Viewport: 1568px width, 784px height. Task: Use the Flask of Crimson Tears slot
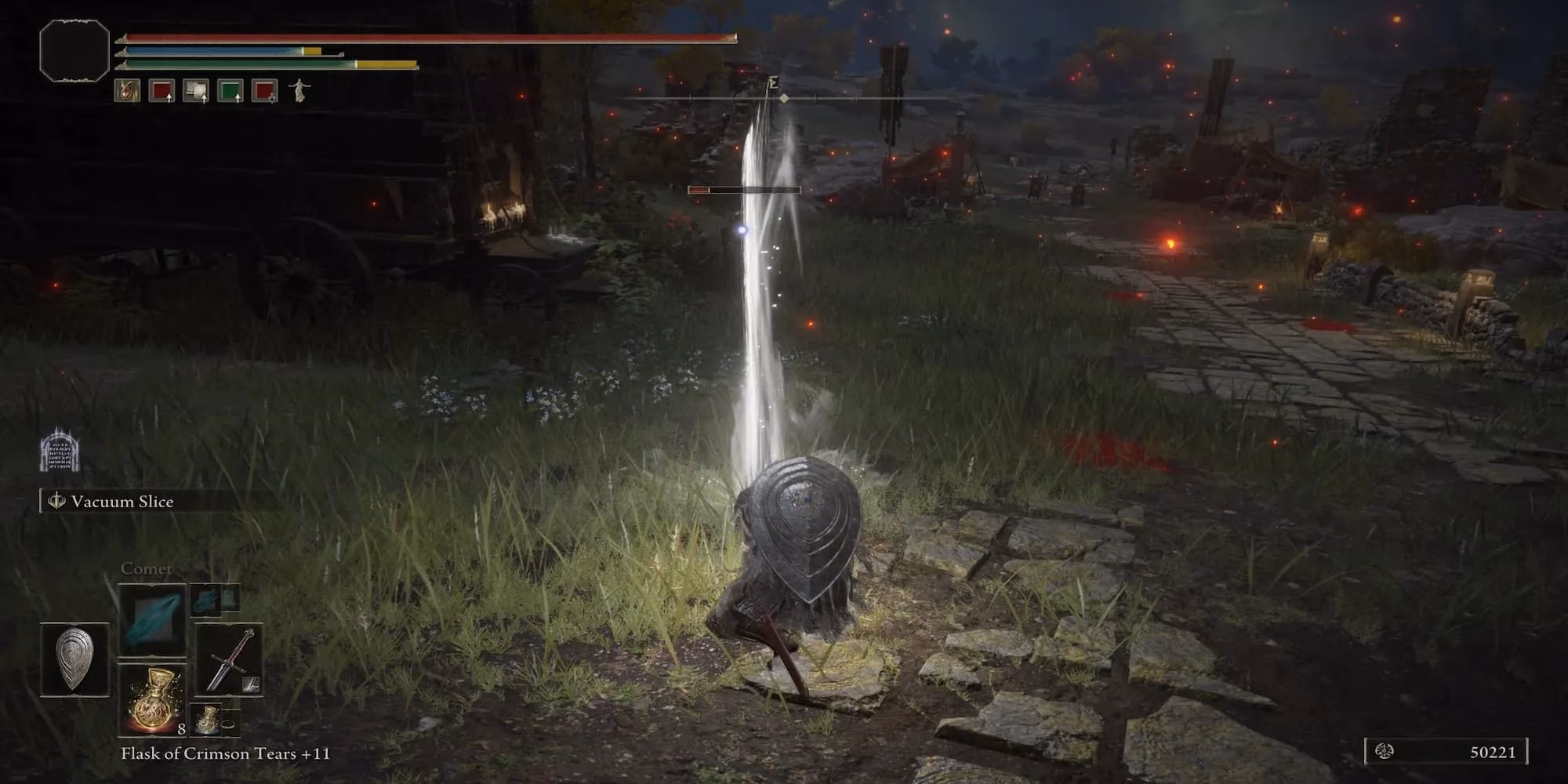(x=152, y=699)
